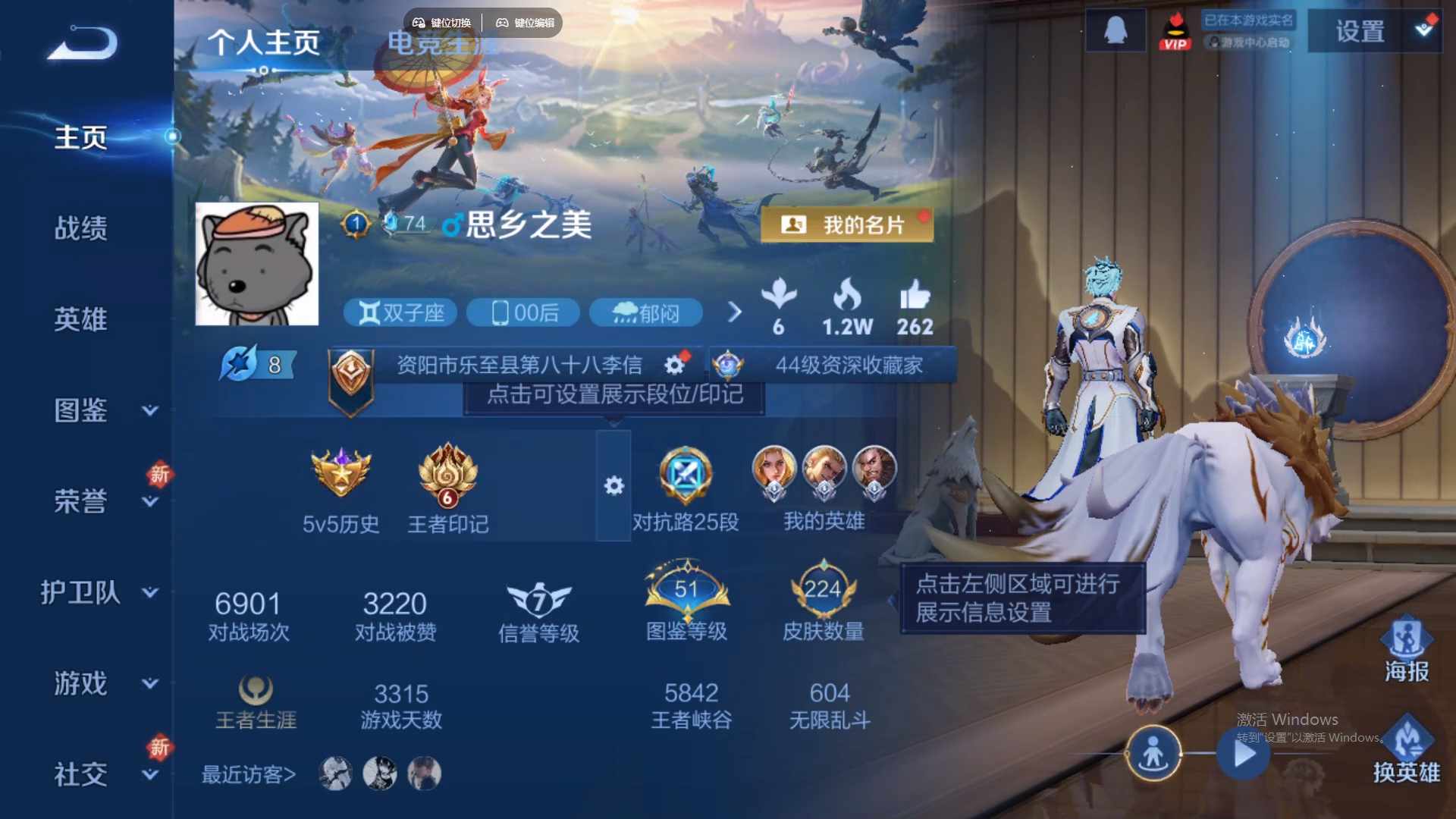Open the QQ penguin notification icon
Screen dimensions: 1456x819
click(x=1115, y=30)
